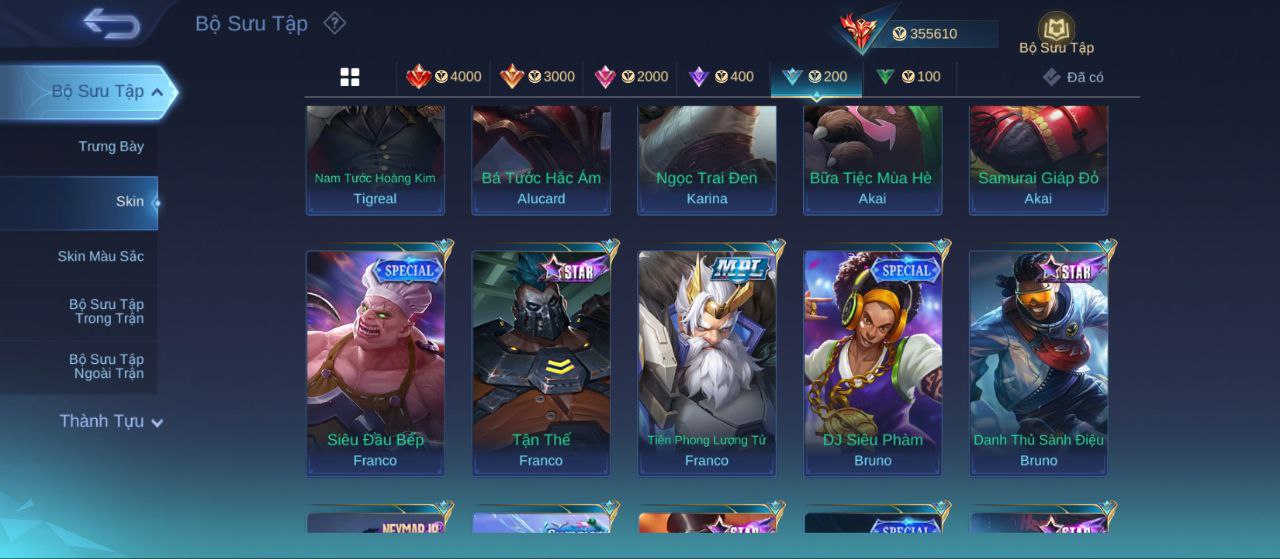Image resolution: width=1280 pixels, height=559 pixels.
Task: Toggle the Đã có owned filter
Action: tap(1073, 77)
